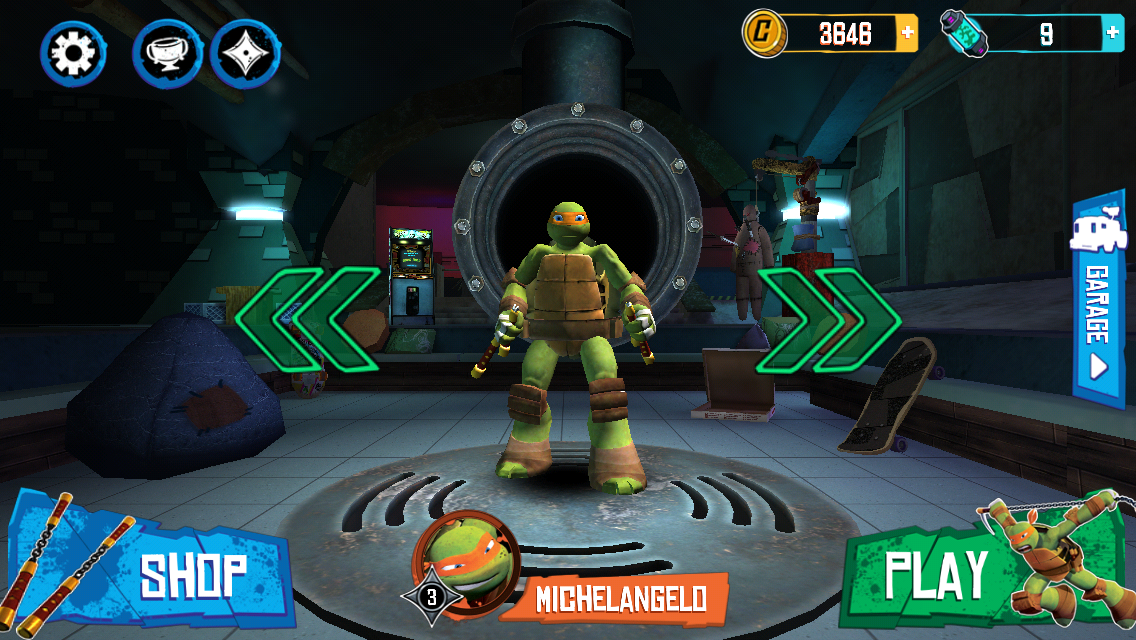Click the Michelangelo character name badge
Image resolution: width=1136 pixels, height=640 pixels.
[620, 598]
